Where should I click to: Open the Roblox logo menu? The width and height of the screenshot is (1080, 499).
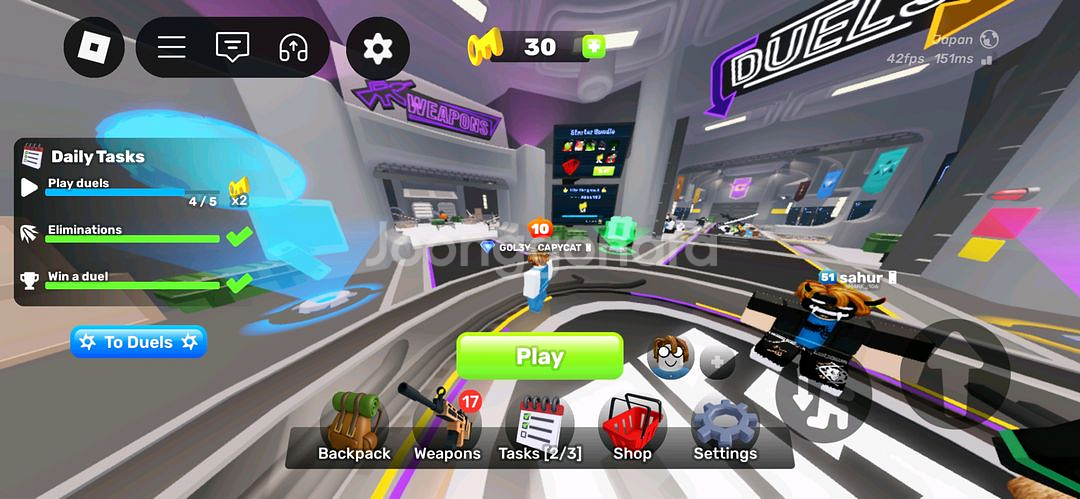94,46
